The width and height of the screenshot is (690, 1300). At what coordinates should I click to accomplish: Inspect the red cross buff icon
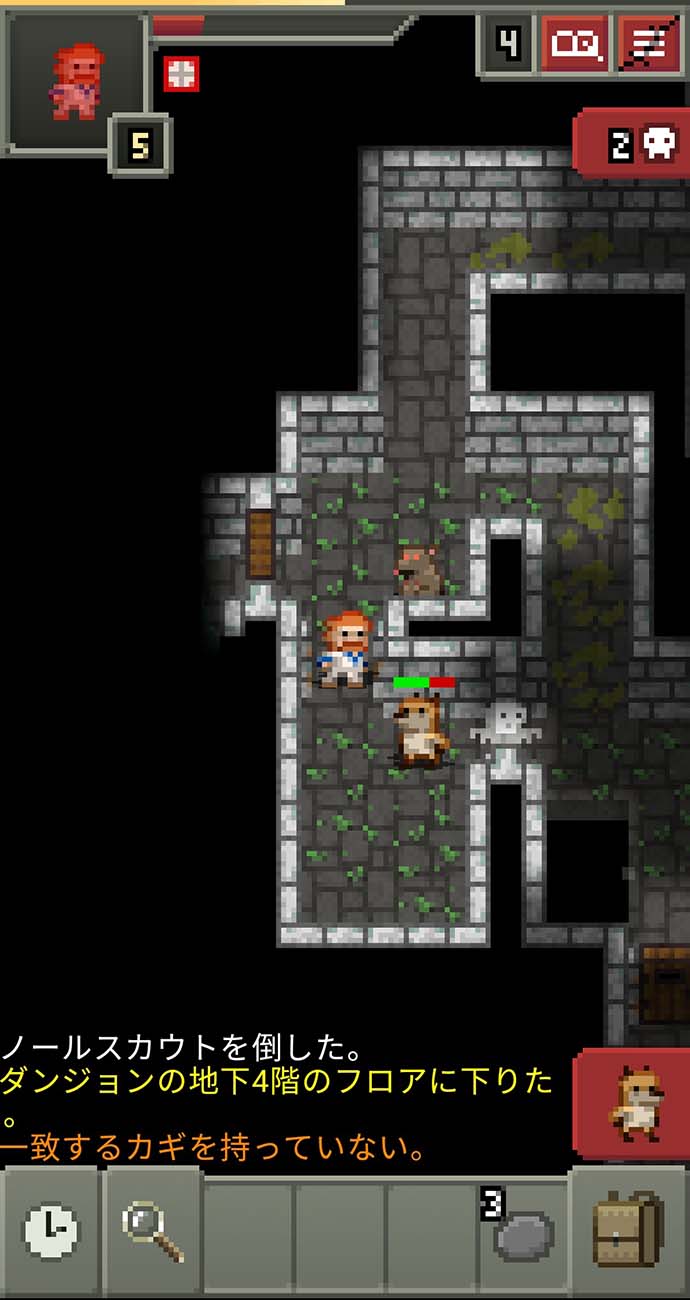pyautogui.click(x=181, y=73)
